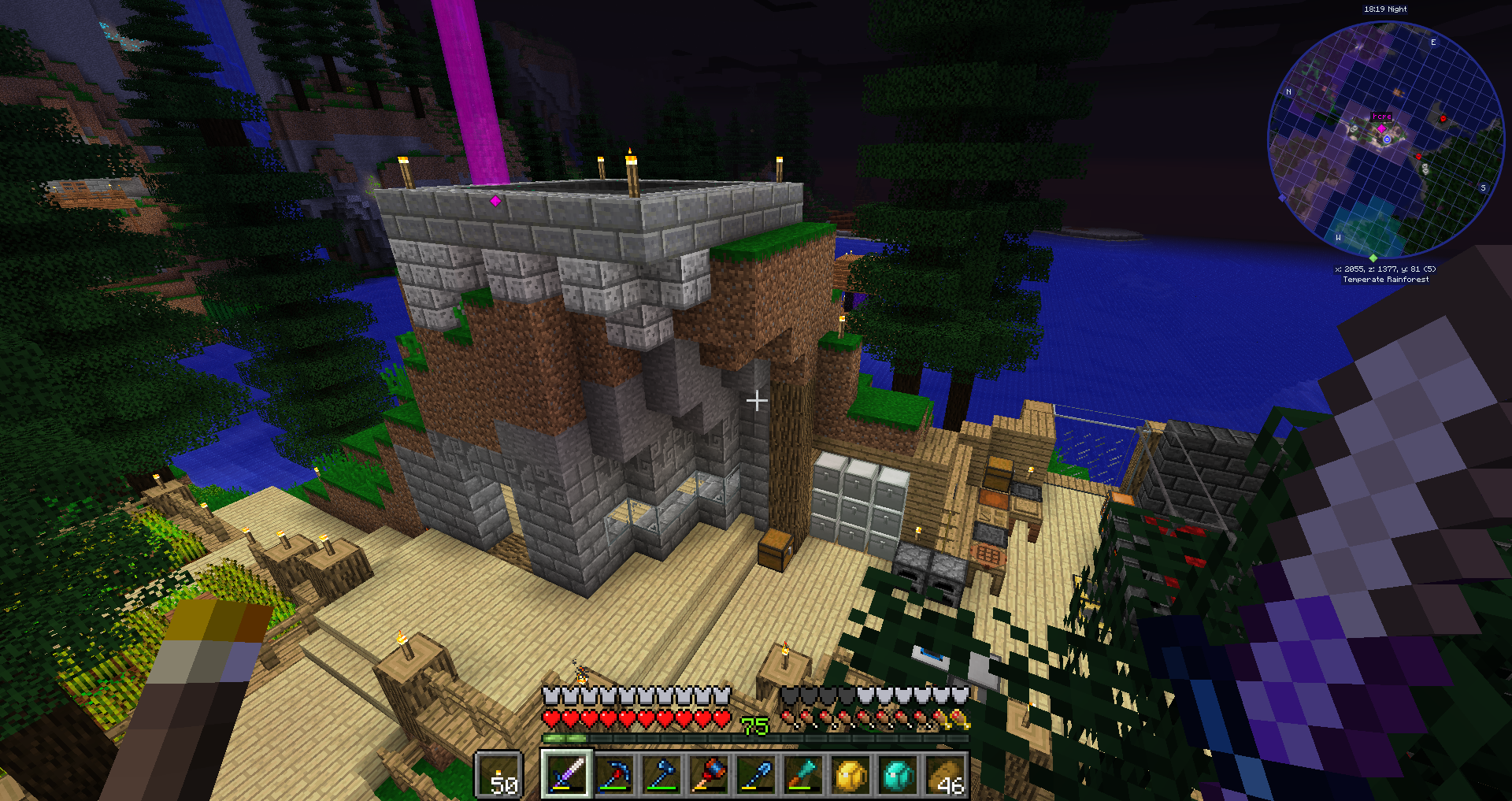Pick the bread stack of 46

(945, 773)
